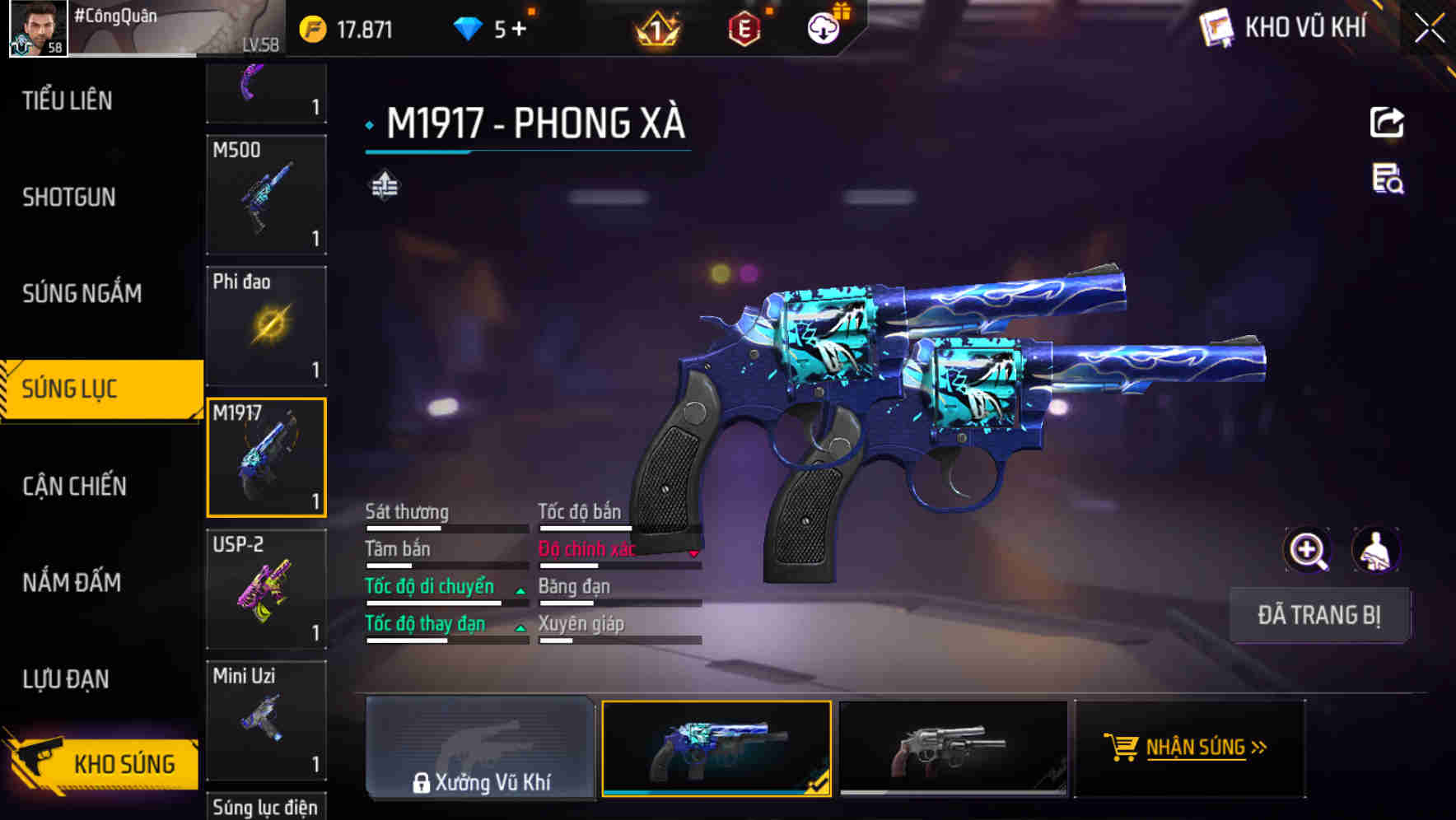Select the USP-2 weapon thumbnail
Screen dimensions: 1456x820
(x=266, y=589)
